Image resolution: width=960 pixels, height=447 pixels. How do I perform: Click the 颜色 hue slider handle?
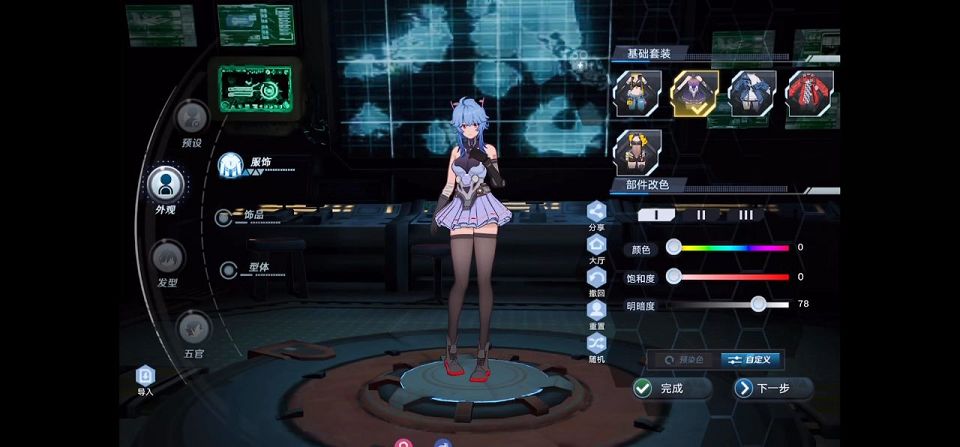[674, 247]
